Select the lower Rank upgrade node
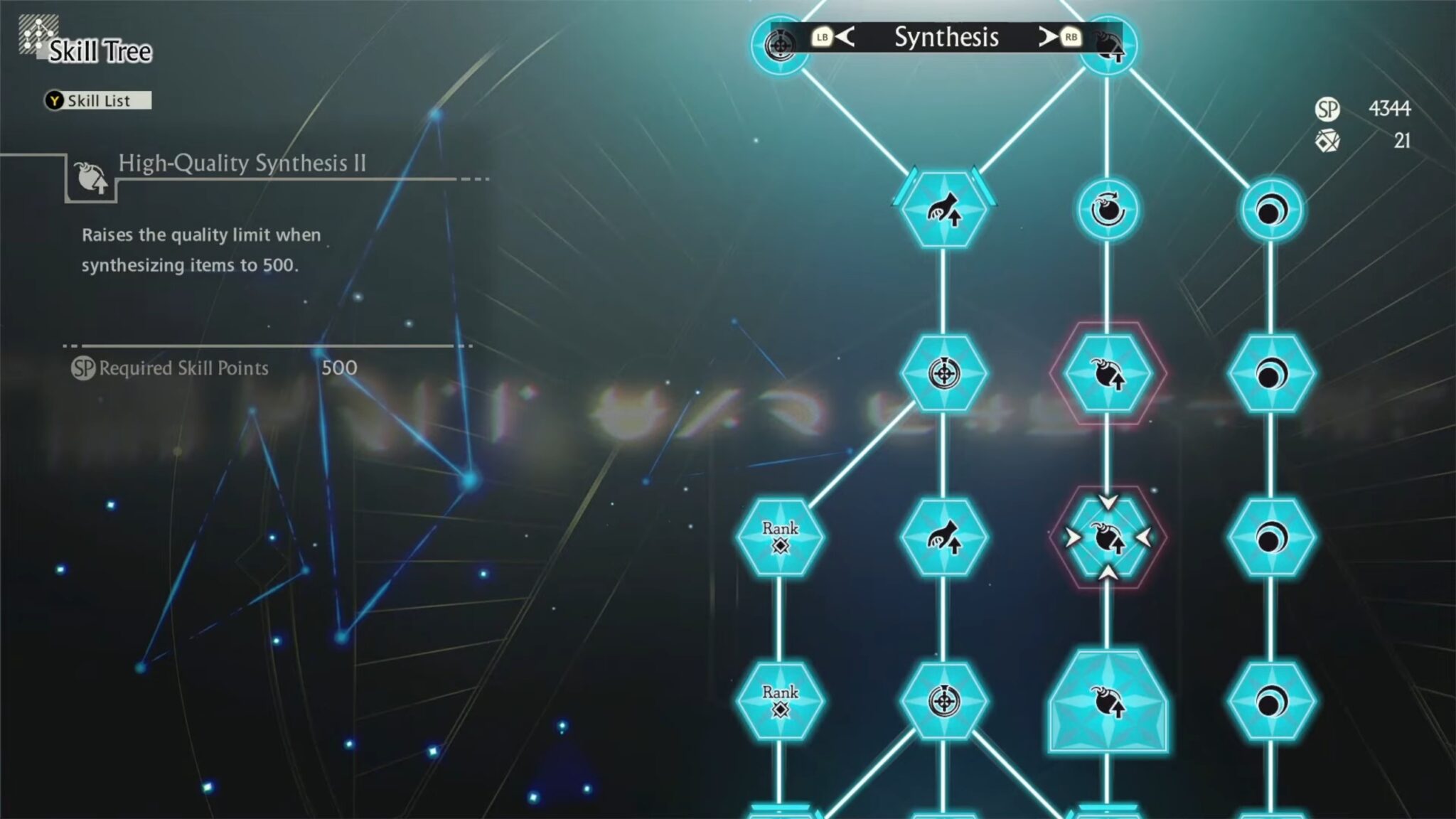Viewport: 1456px width, 819px height. click(x=782, y=700)
